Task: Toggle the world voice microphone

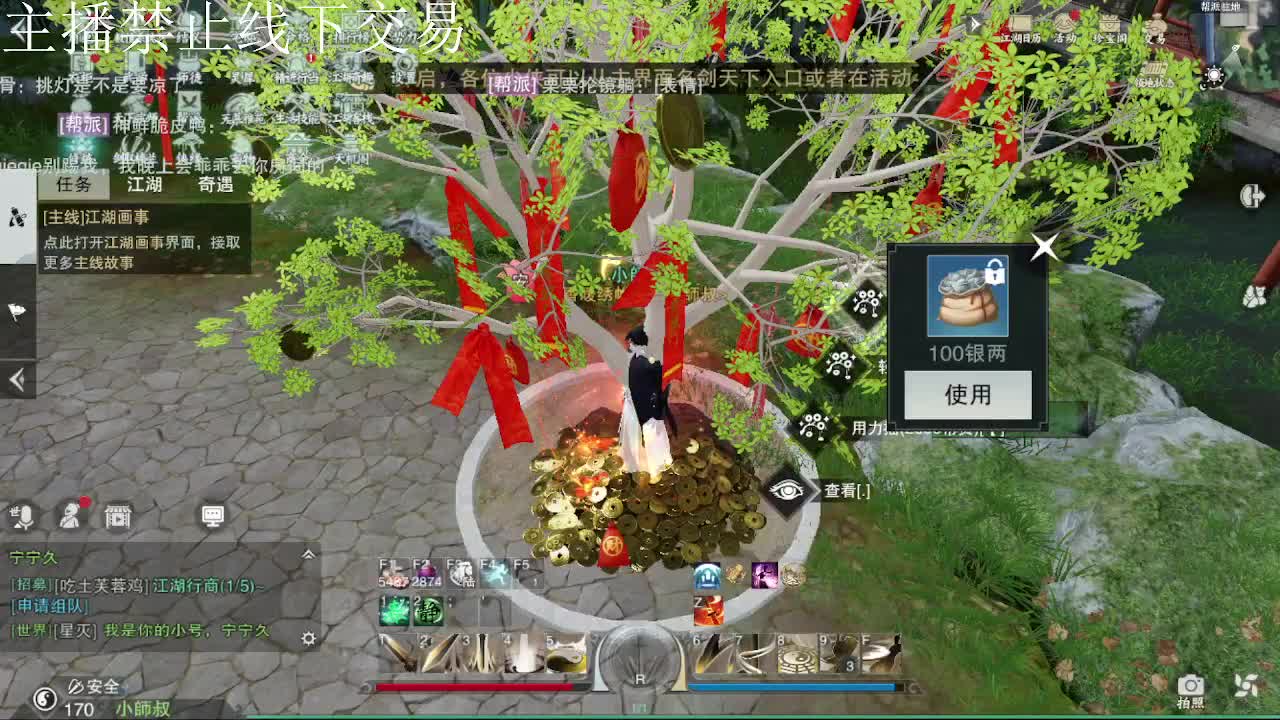Action: (x=22, y=516)
